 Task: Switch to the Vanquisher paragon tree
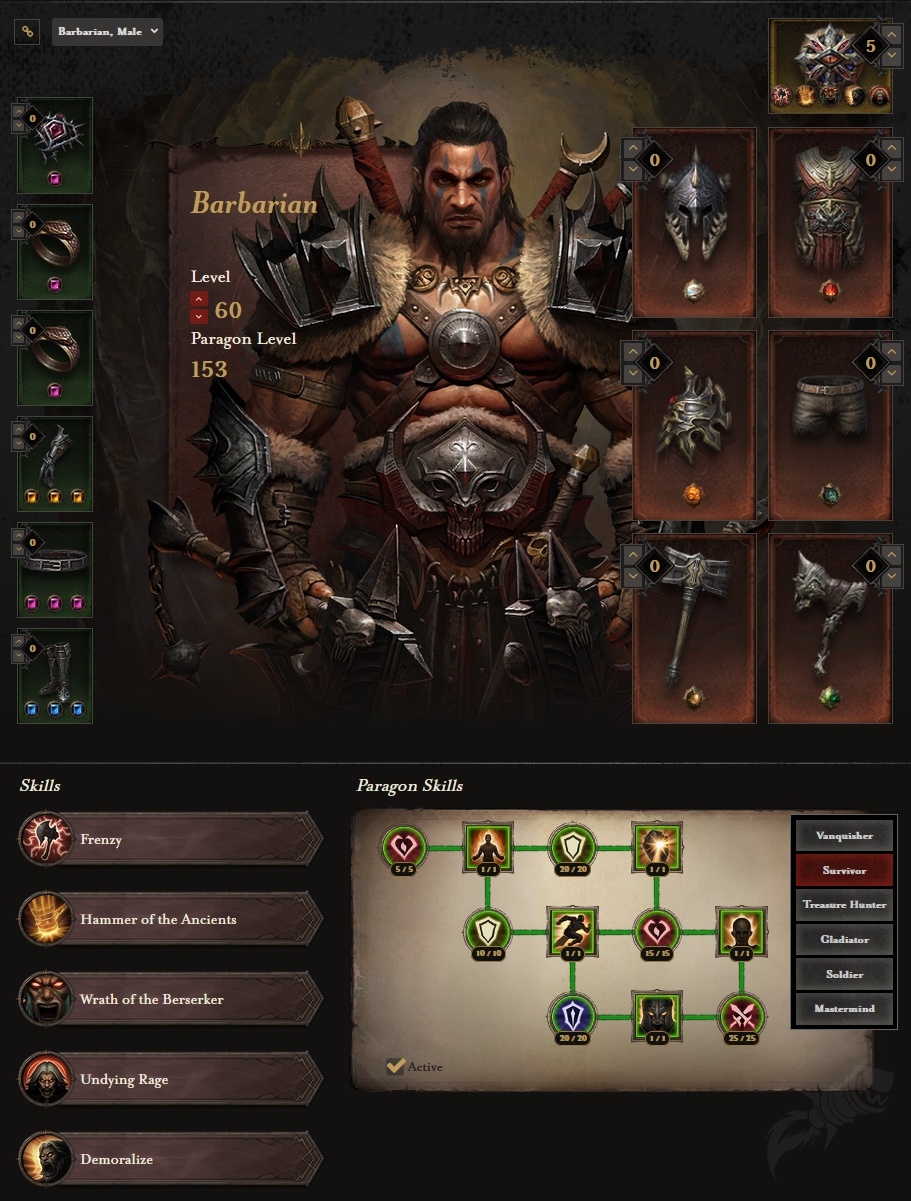844,836
